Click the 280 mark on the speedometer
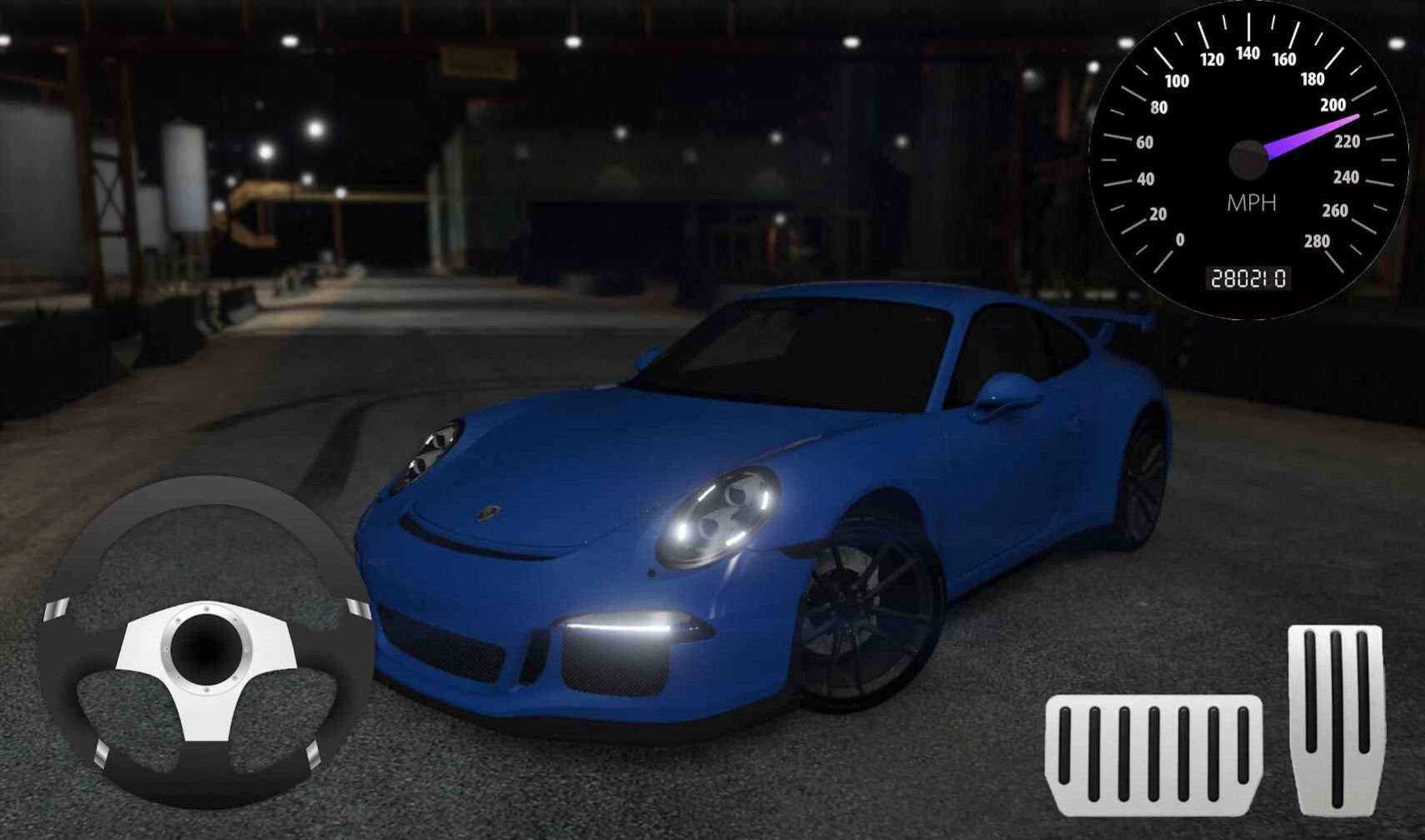This screenshot has width=1425, height=840. tap(1318, 241)
